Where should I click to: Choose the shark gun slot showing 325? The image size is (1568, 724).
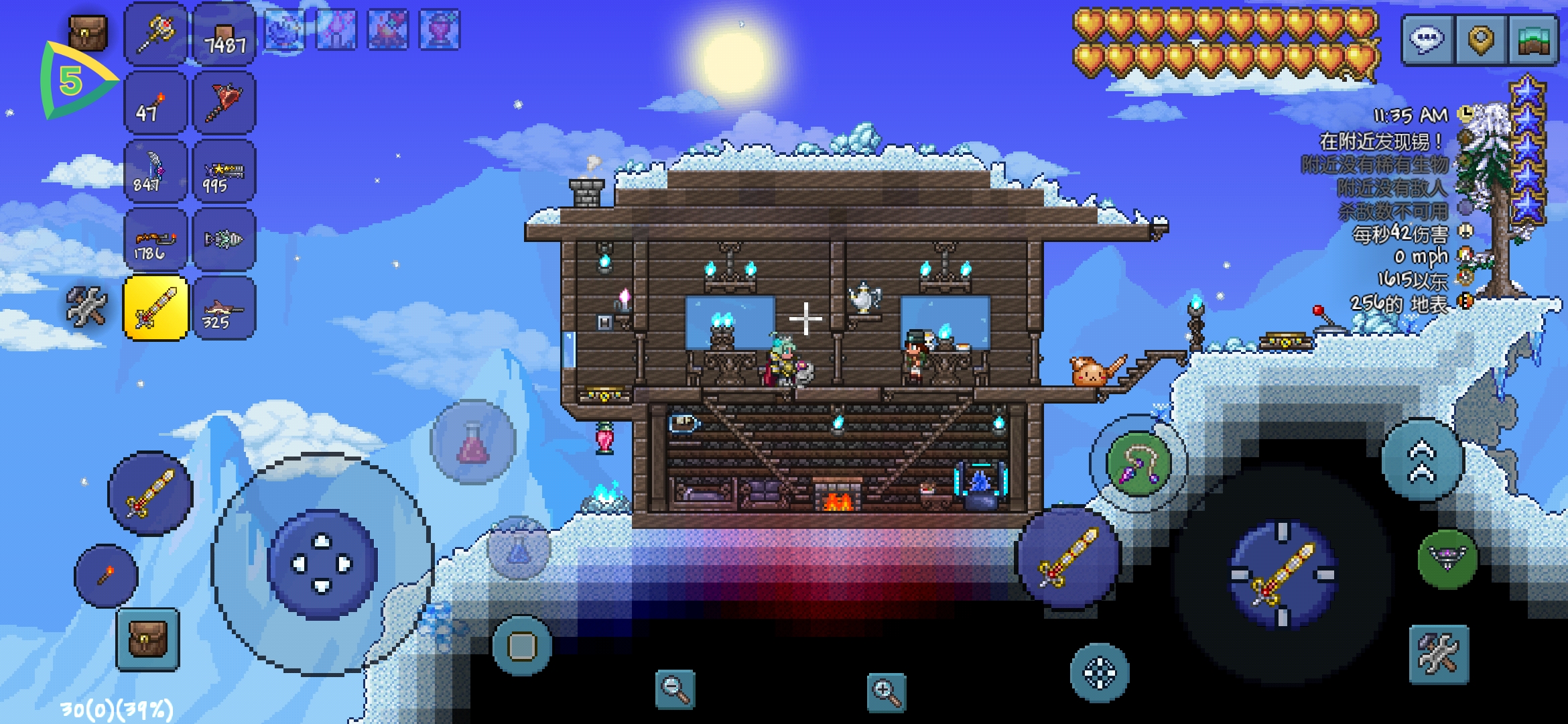[224, 308]
